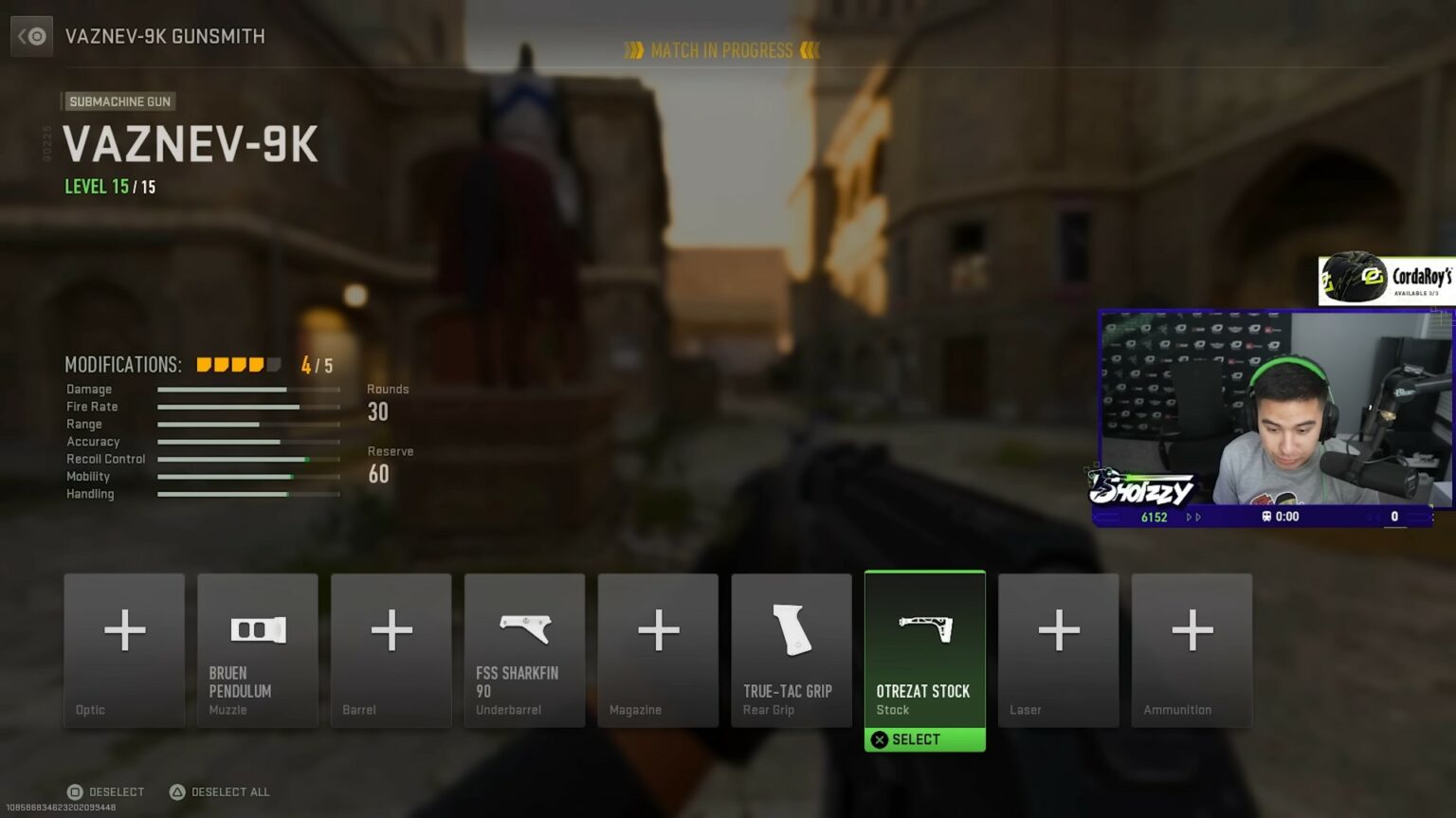1456x818 pixels.
Task: Click the back arrow to exit gunsmith
Action: pyautogui.click(x=31, y=35)
